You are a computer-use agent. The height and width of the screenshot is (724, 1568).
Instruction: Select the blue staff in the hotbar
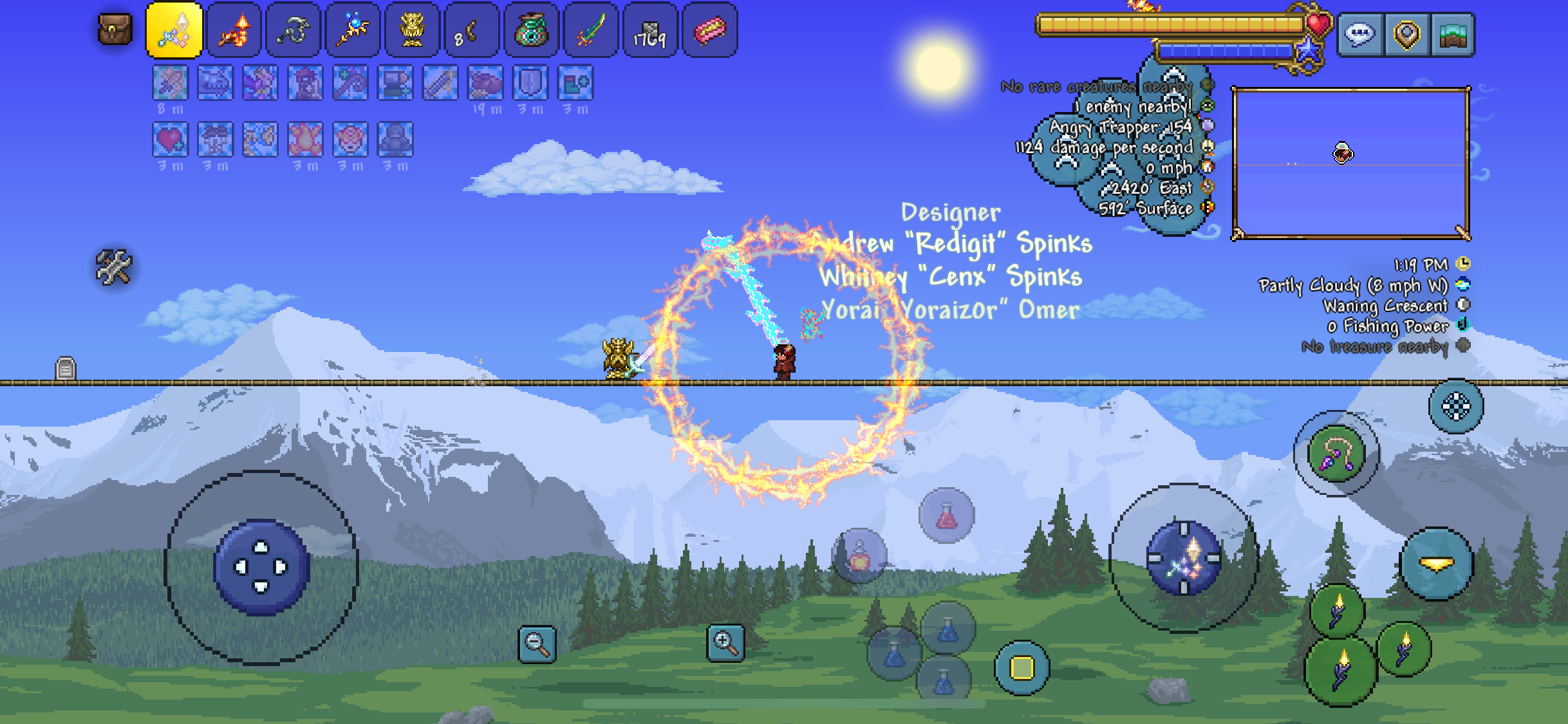tap(352, 31)
